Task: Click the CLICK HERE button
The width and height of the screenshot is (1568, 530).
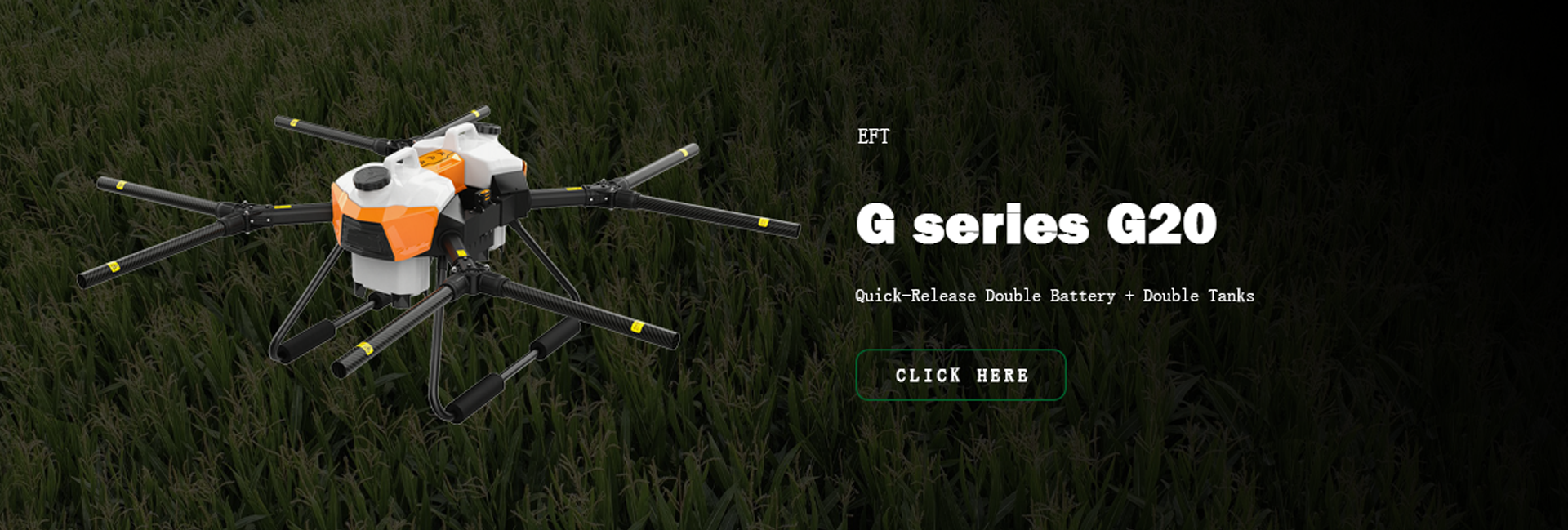Action: pyautogui.click(x=960, y=375)
